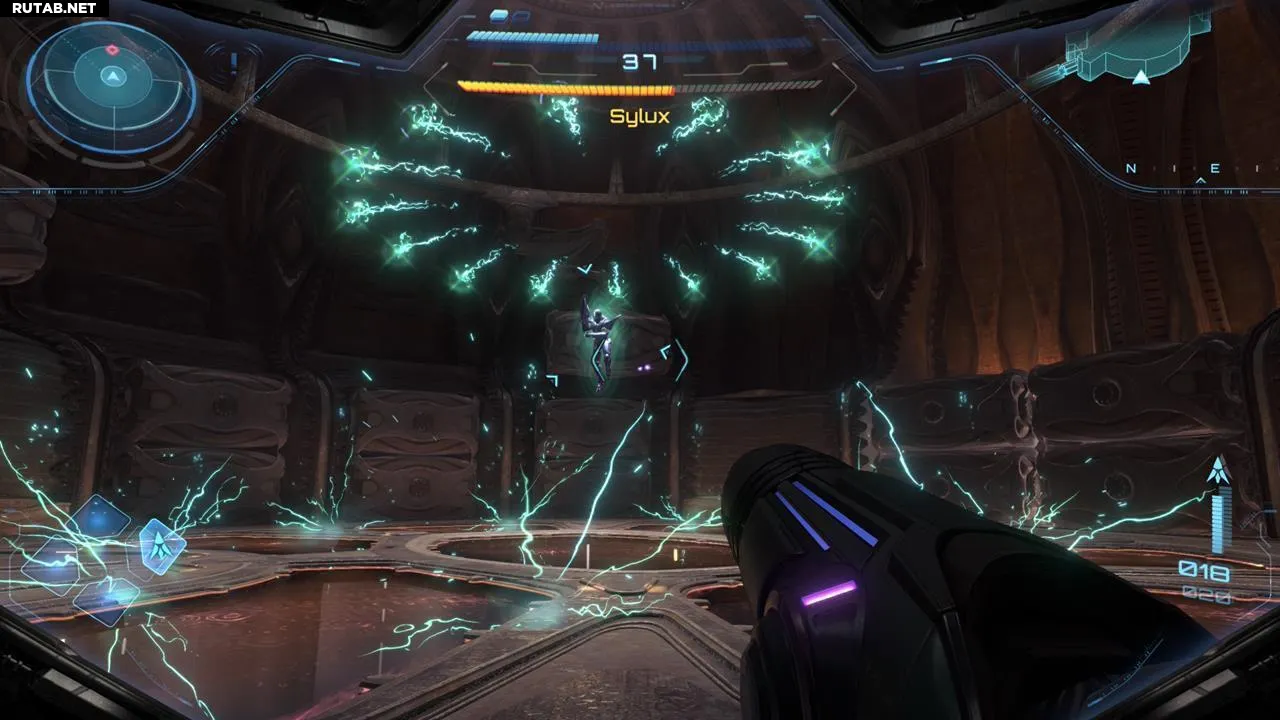Select the missile ability diamond
The height and width of the screenshot is (720, 1280).
pos(161,546)
